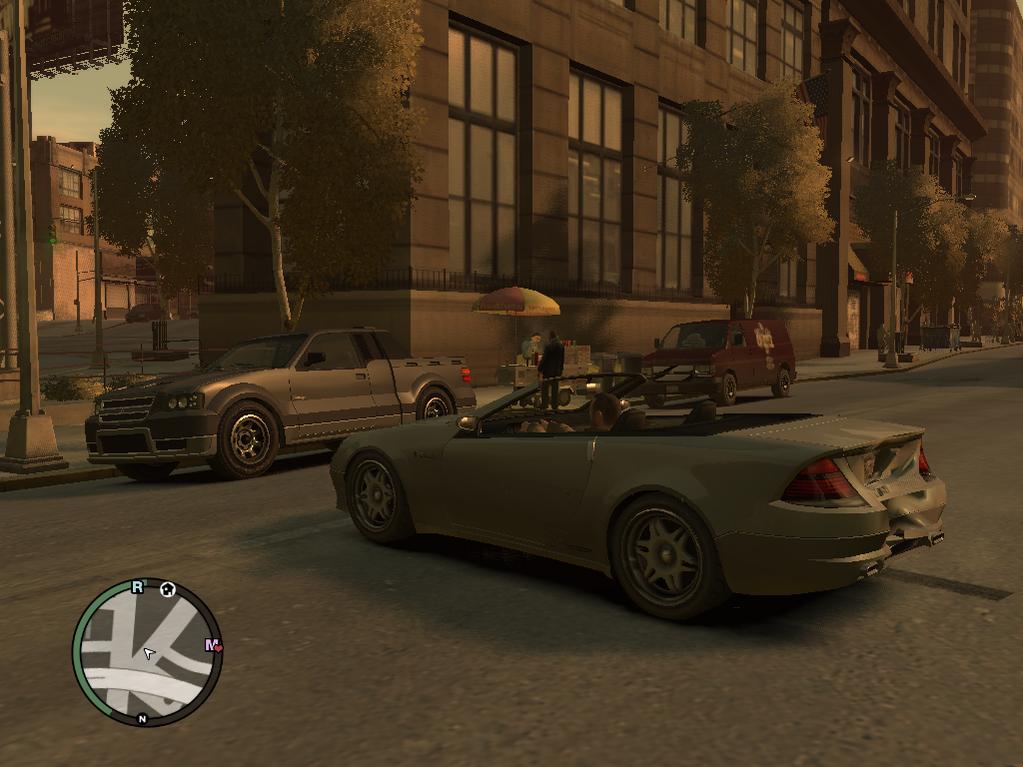Click the white player arrow on the minimap
Viewport: 1023px width, 767px height.
pyautogui.click(x=149, y=654)
